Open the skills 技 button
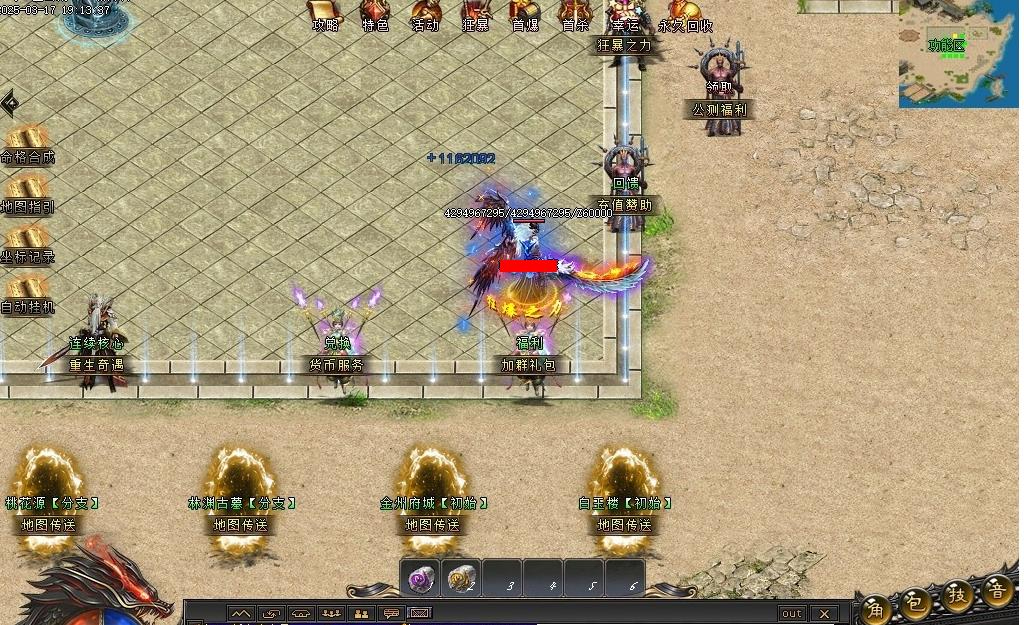1024x625 pixels. pos(957,596)
